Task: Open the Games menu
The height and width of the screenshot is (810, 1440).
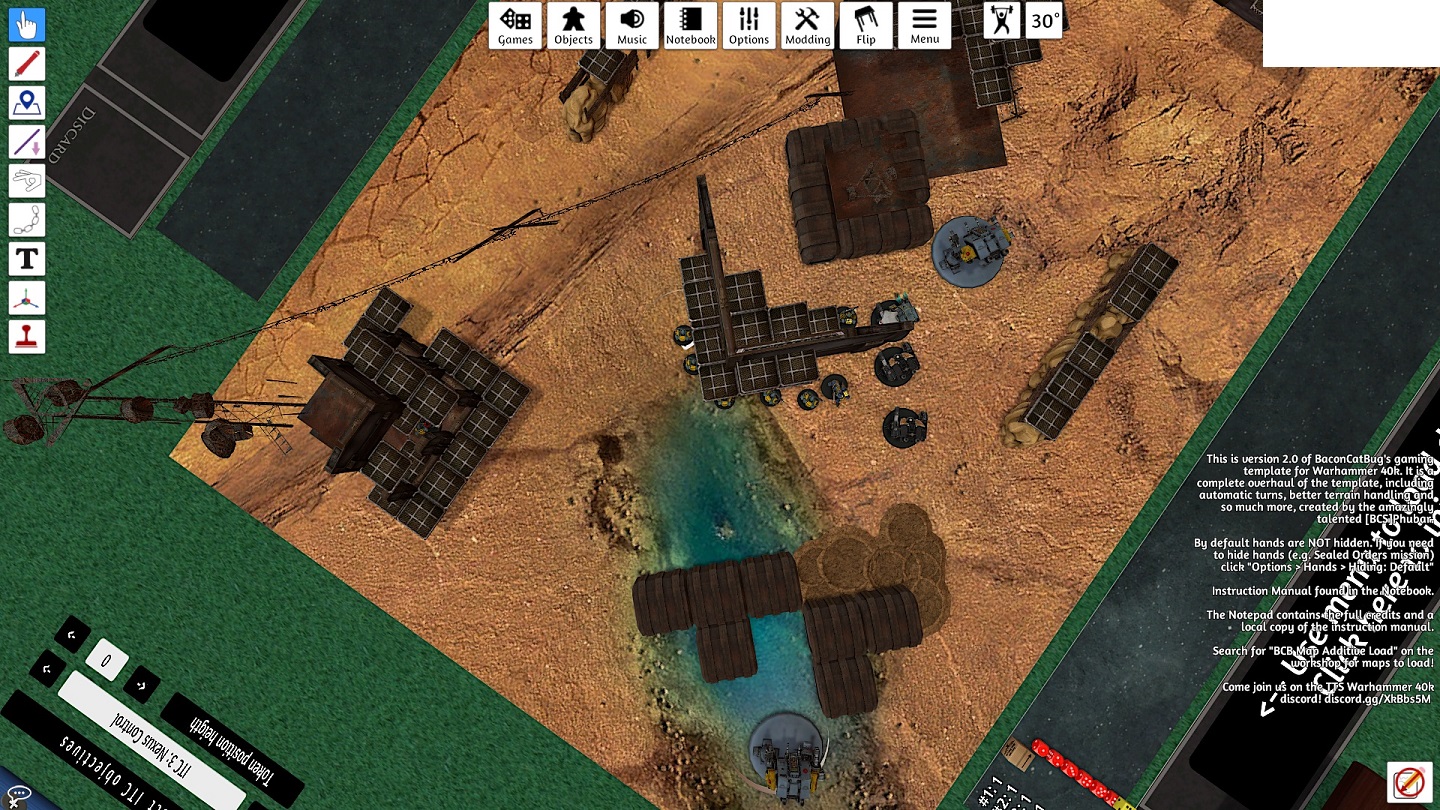Action: 515,25
